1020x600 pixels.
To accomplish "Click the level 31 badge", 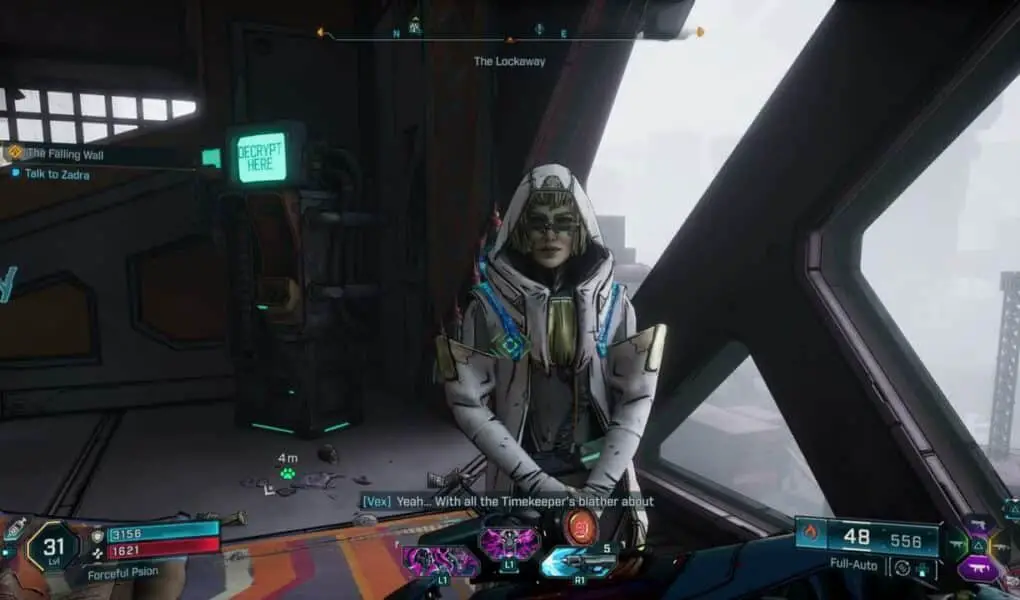I will [x=53, y=546].
